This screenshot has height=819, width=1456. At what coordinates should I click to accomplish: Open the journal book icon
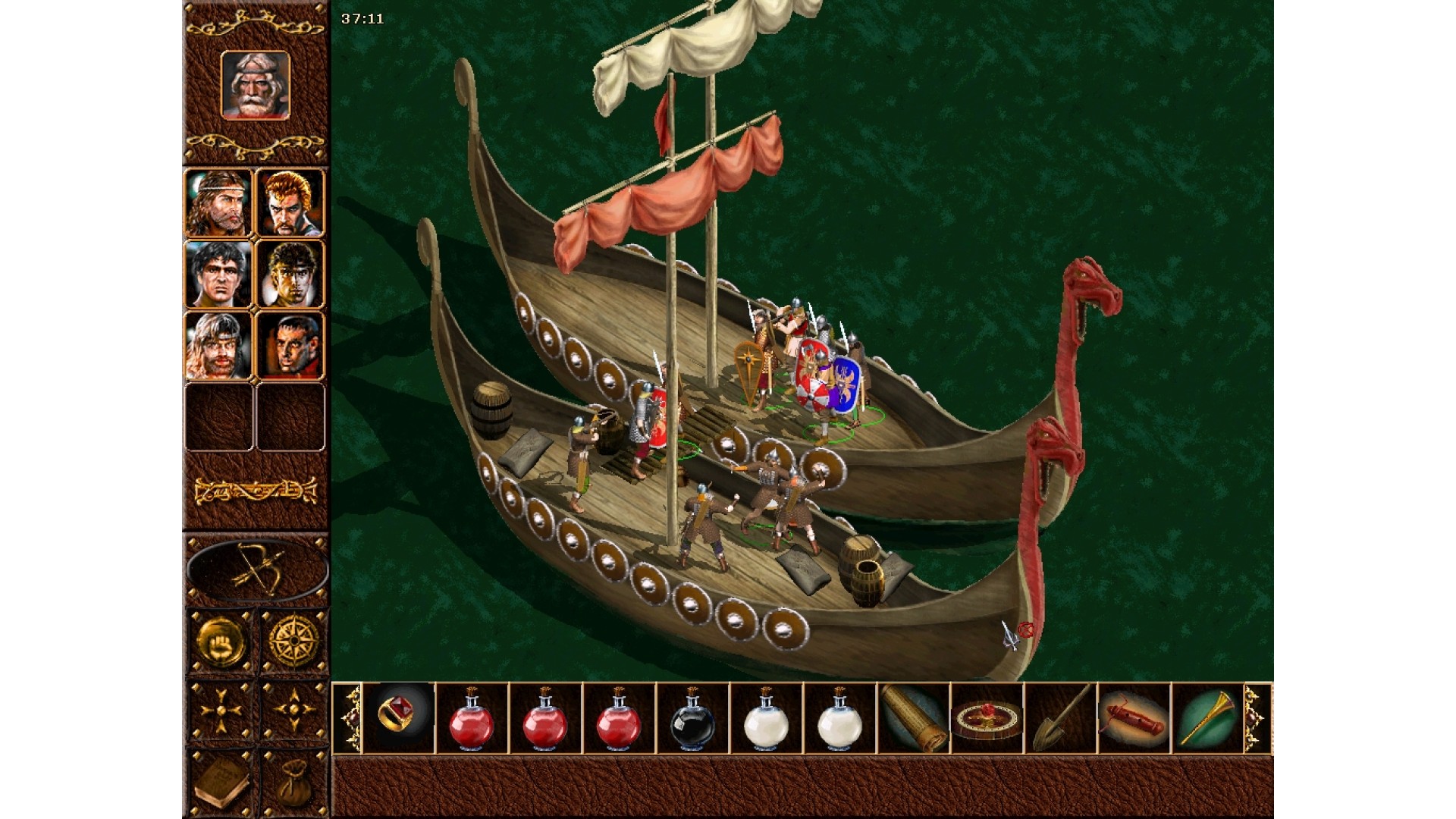pyautogui.click(x=220, y=783)
